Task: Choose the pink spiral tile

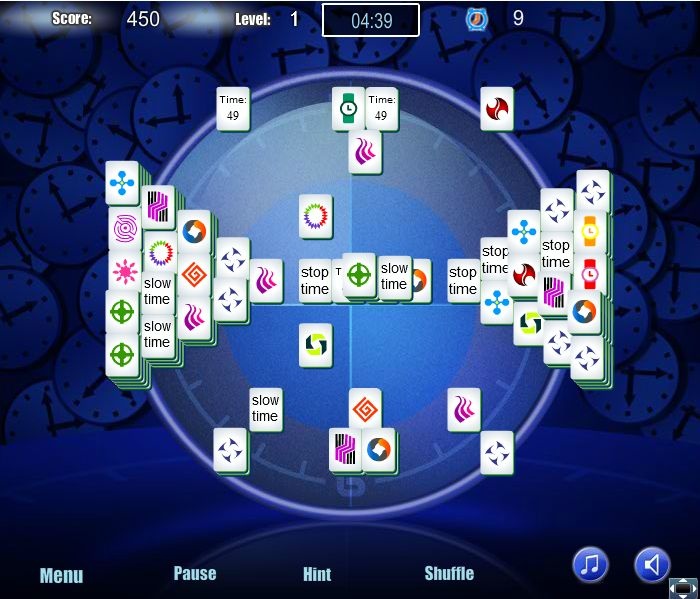Action: point(124,229)
